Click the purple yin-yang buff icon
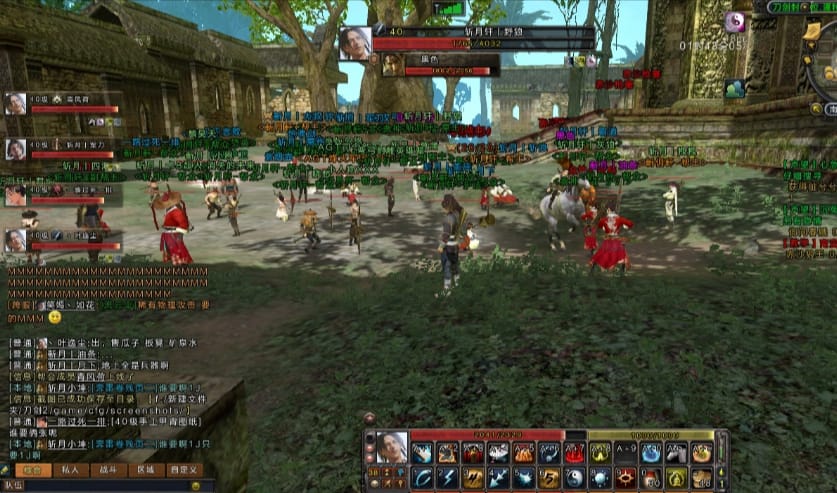The width and height of the screenshot is (837, 493). [x=736, y=21]
